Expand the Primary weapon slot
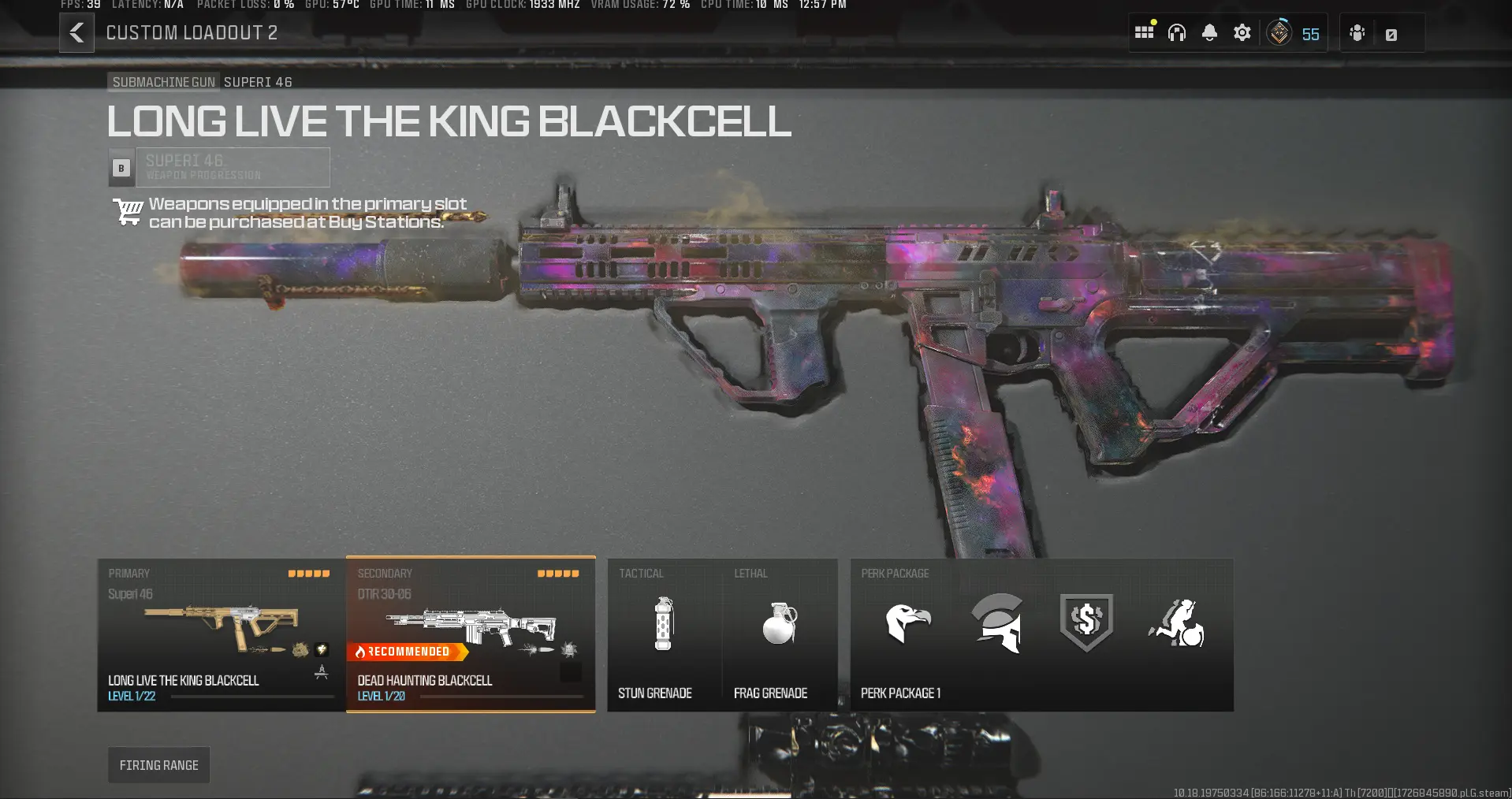 (x=219, y=634)
